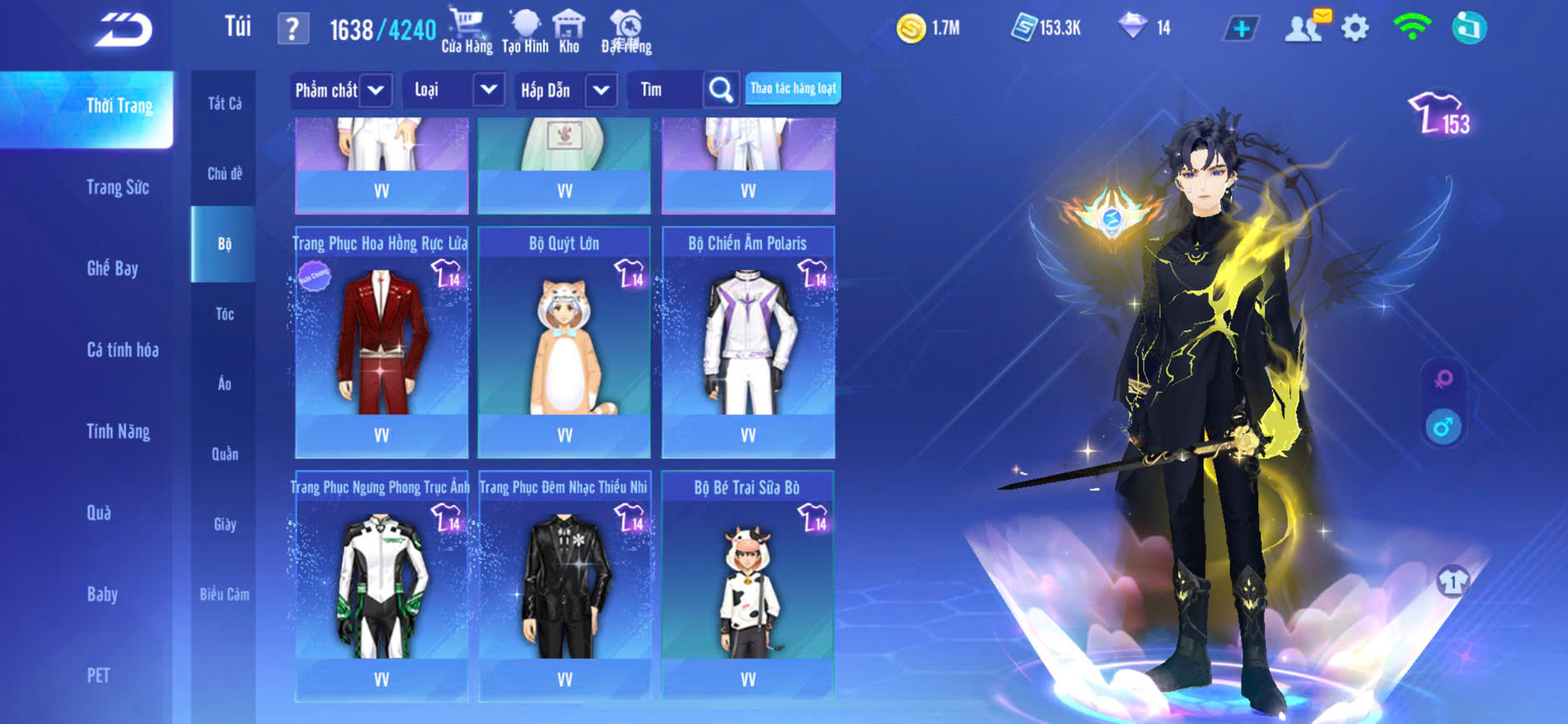
Task: Expand the Phẩm chất dropdown
Action: [376, 90]
